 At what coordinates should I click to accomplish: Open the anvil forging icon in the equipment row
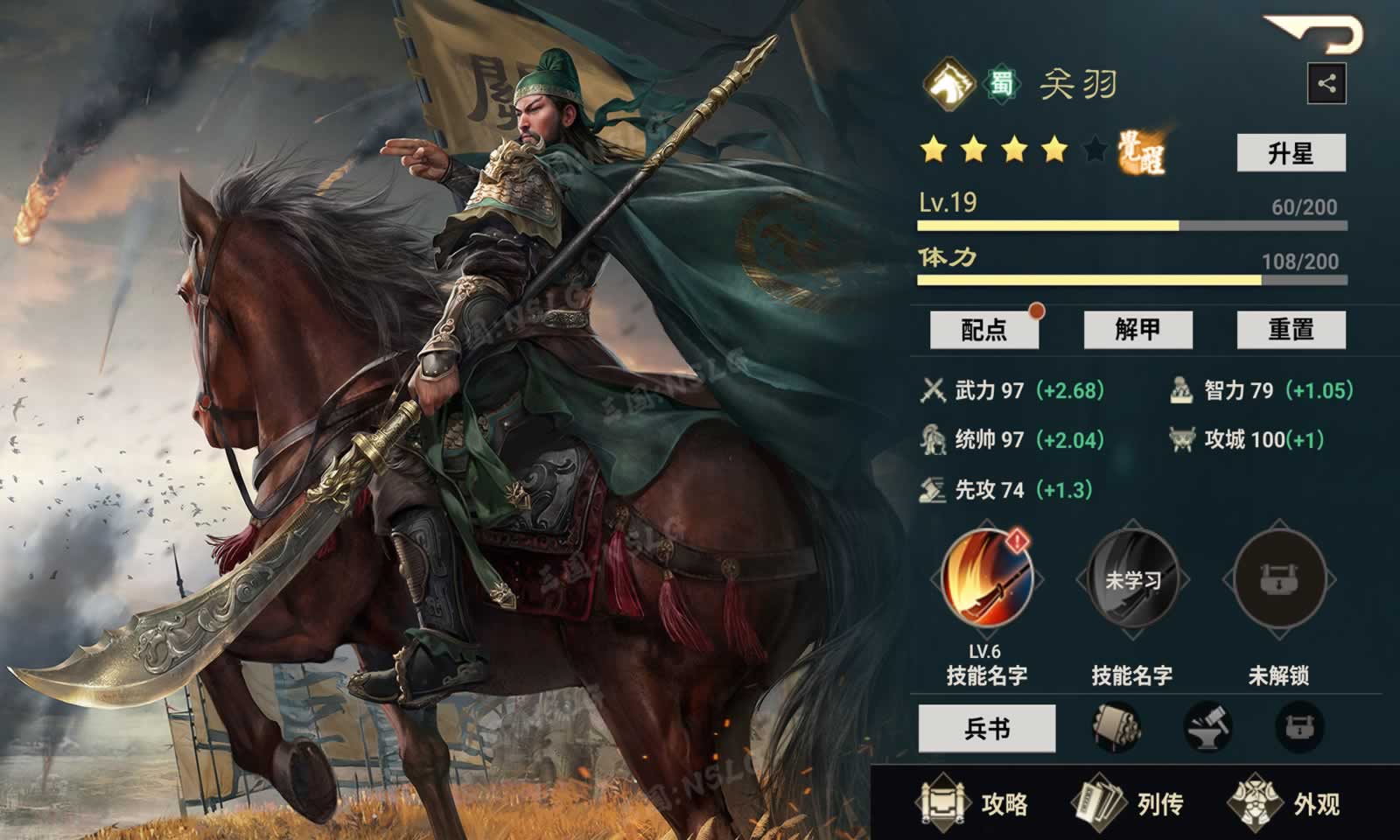pyautogui.click(x=1208, y=728)
